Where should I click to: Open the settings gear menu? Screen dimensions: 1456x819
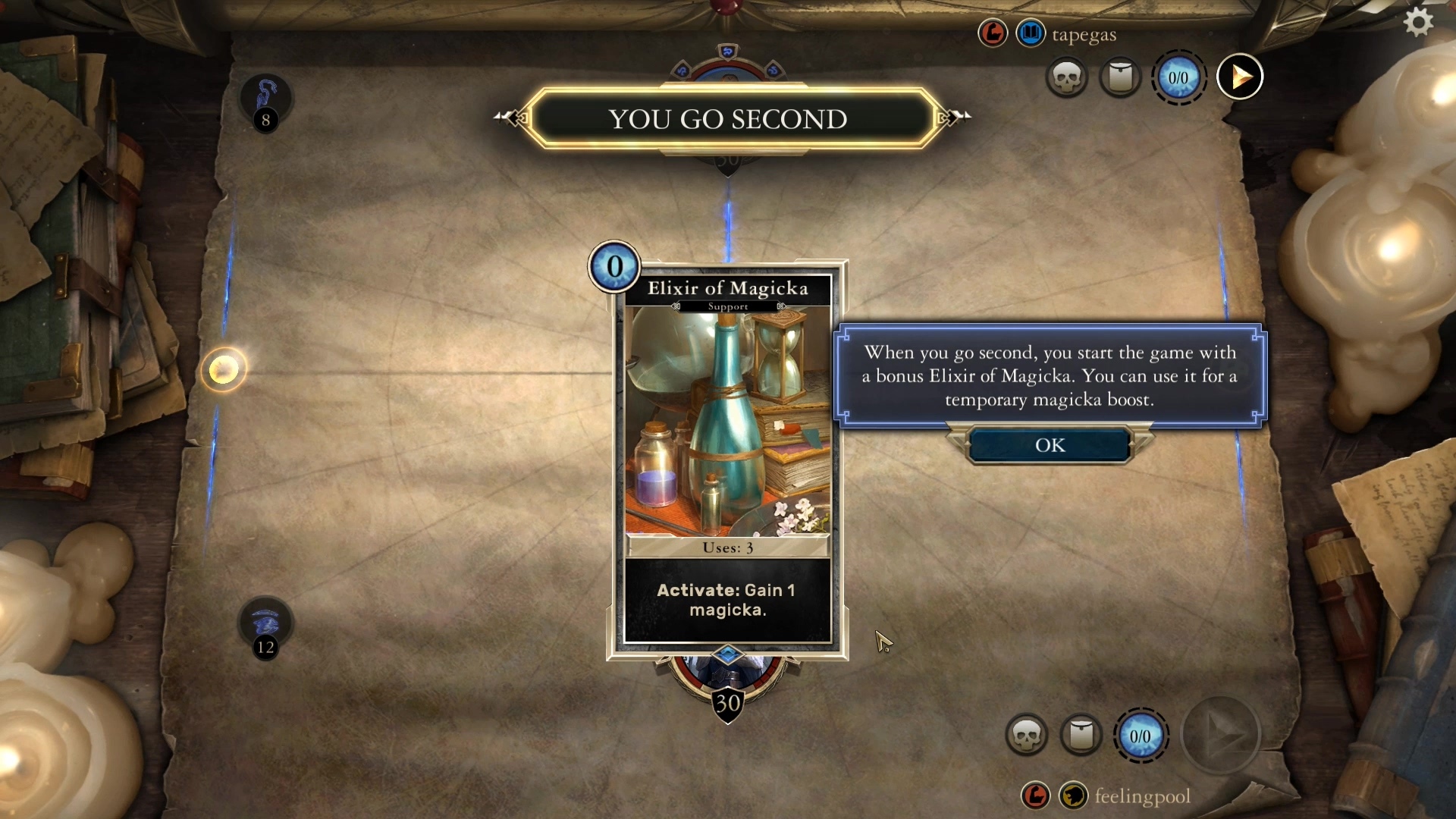(x=1418, y=22)
